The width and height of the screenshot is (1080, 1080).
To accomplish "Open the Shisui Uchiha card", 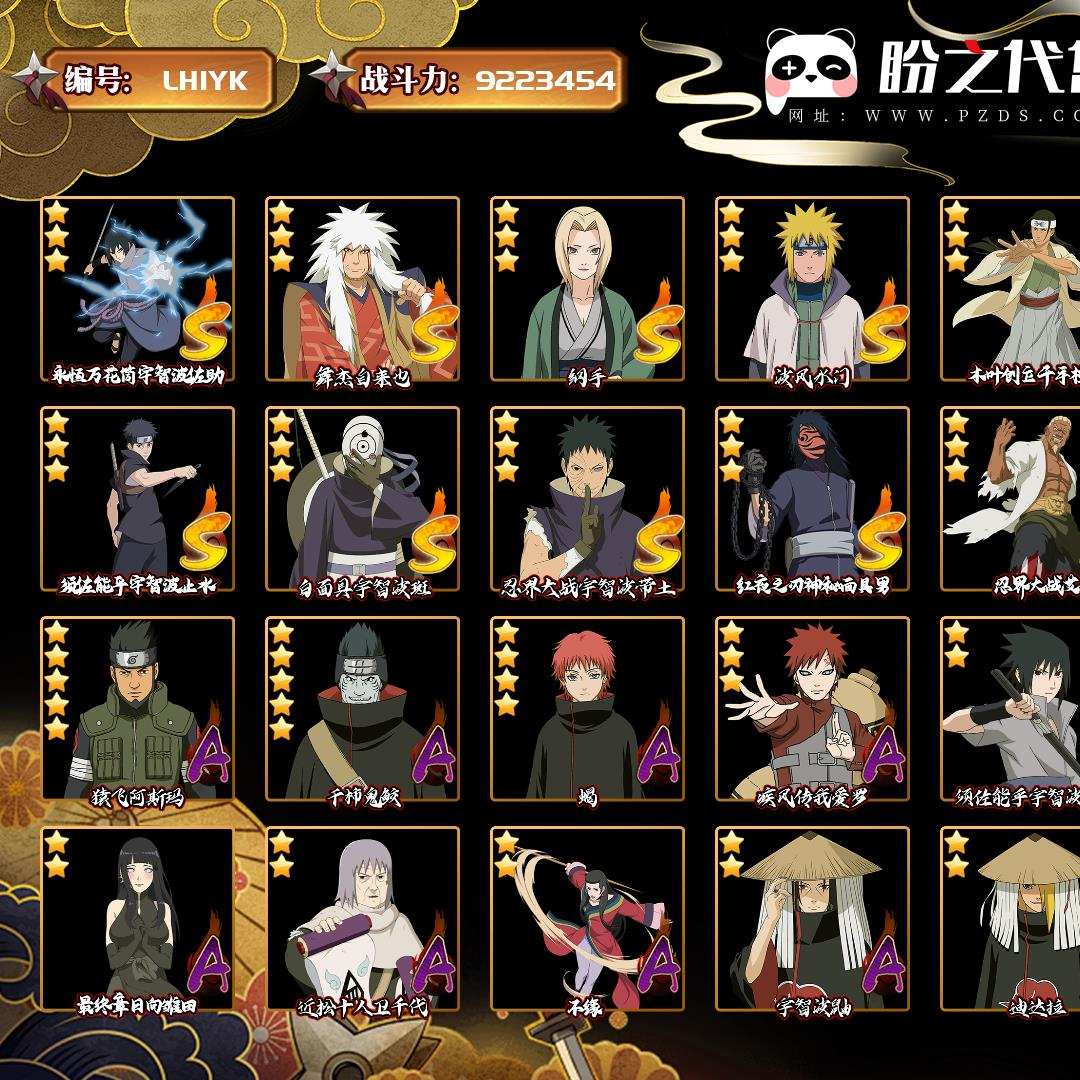I will pyautogui.click(x=137, y=498).
